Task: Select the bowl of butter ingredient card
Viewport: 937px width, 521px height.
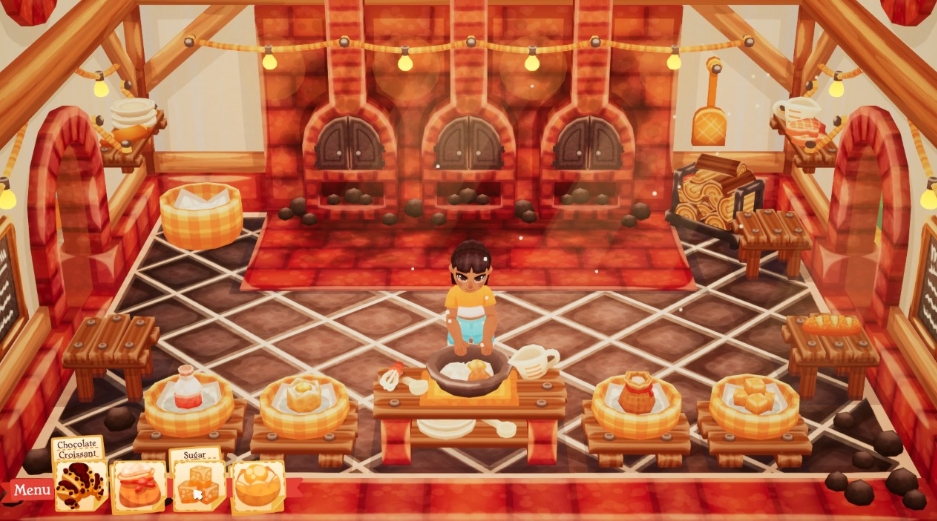Action: coord(257,486)
